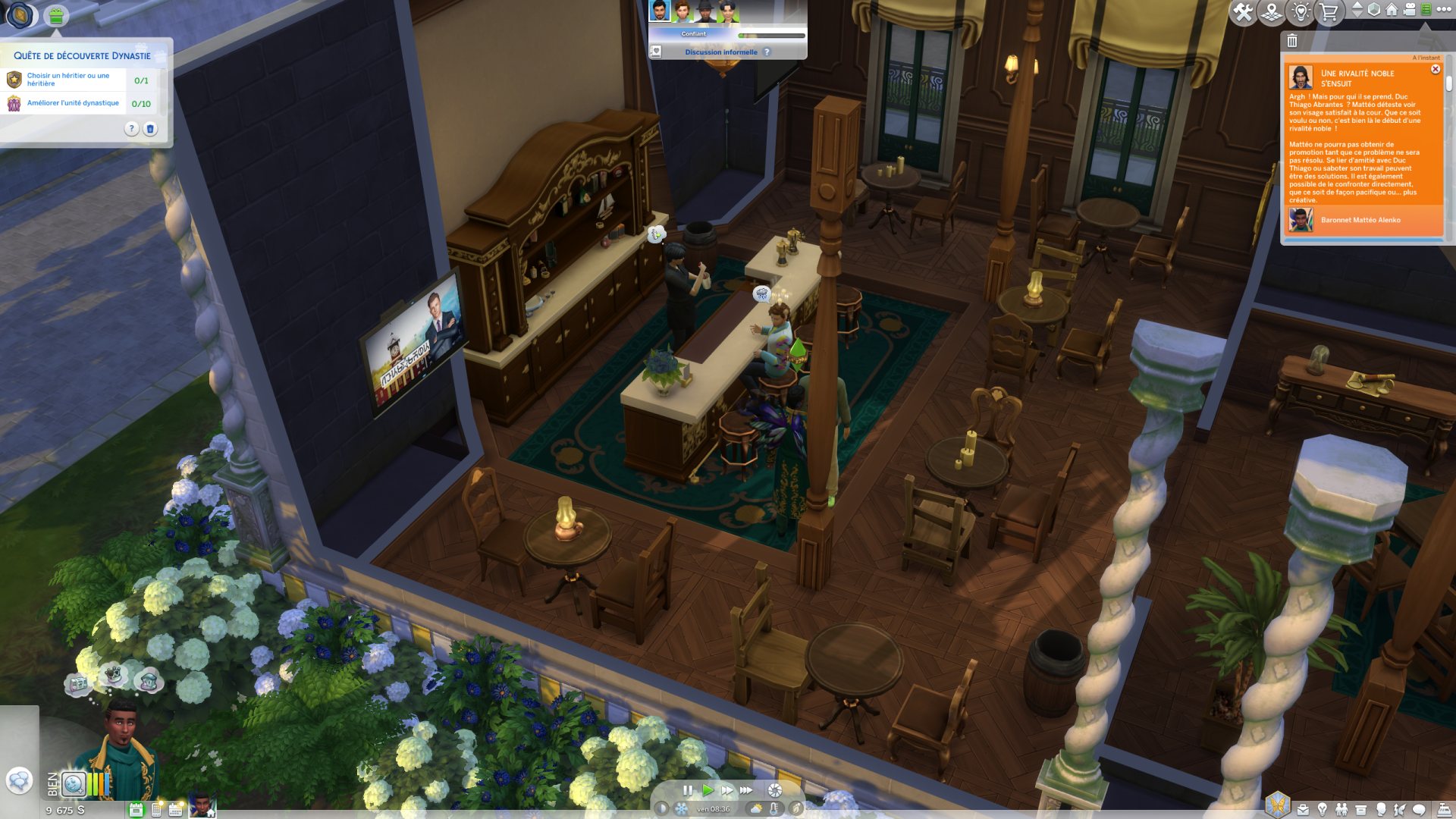The width and height of the screenshot is (1456, 819).
Task: Open the Sim's phone
Action: (156, 810)
